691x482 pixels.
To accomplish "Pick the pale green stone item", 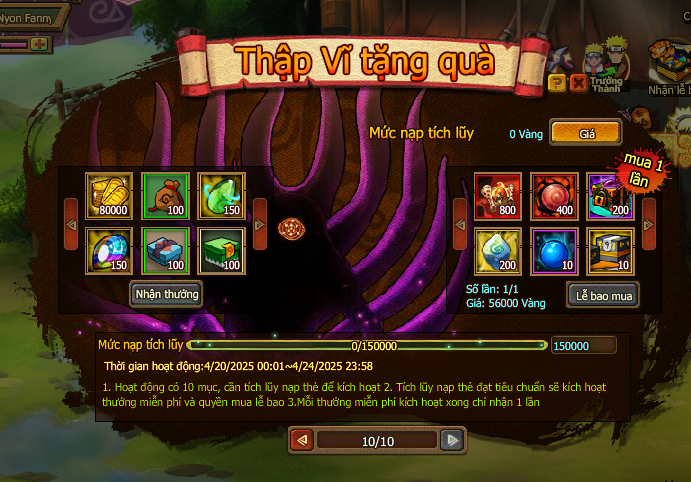I will click(x=497, y=248).
